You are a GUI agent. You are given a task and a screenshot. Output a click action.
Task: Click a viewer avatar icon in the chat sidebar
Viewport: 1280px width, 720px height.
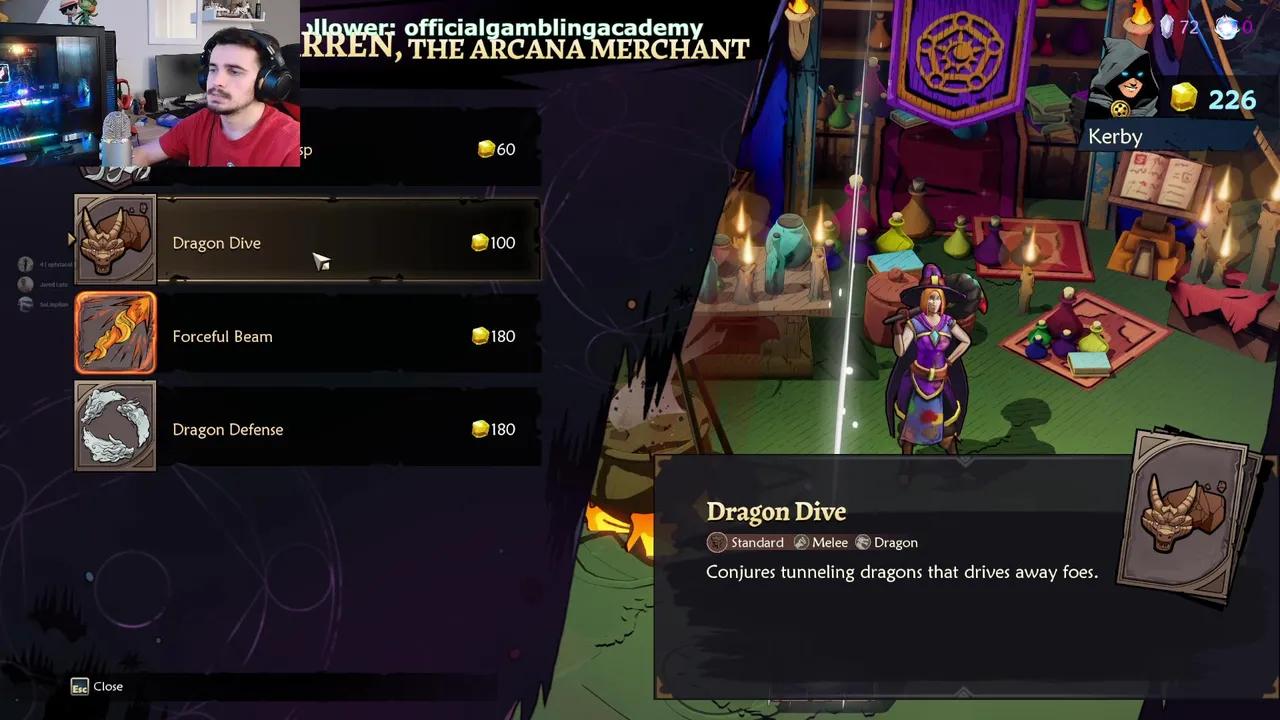25,264
